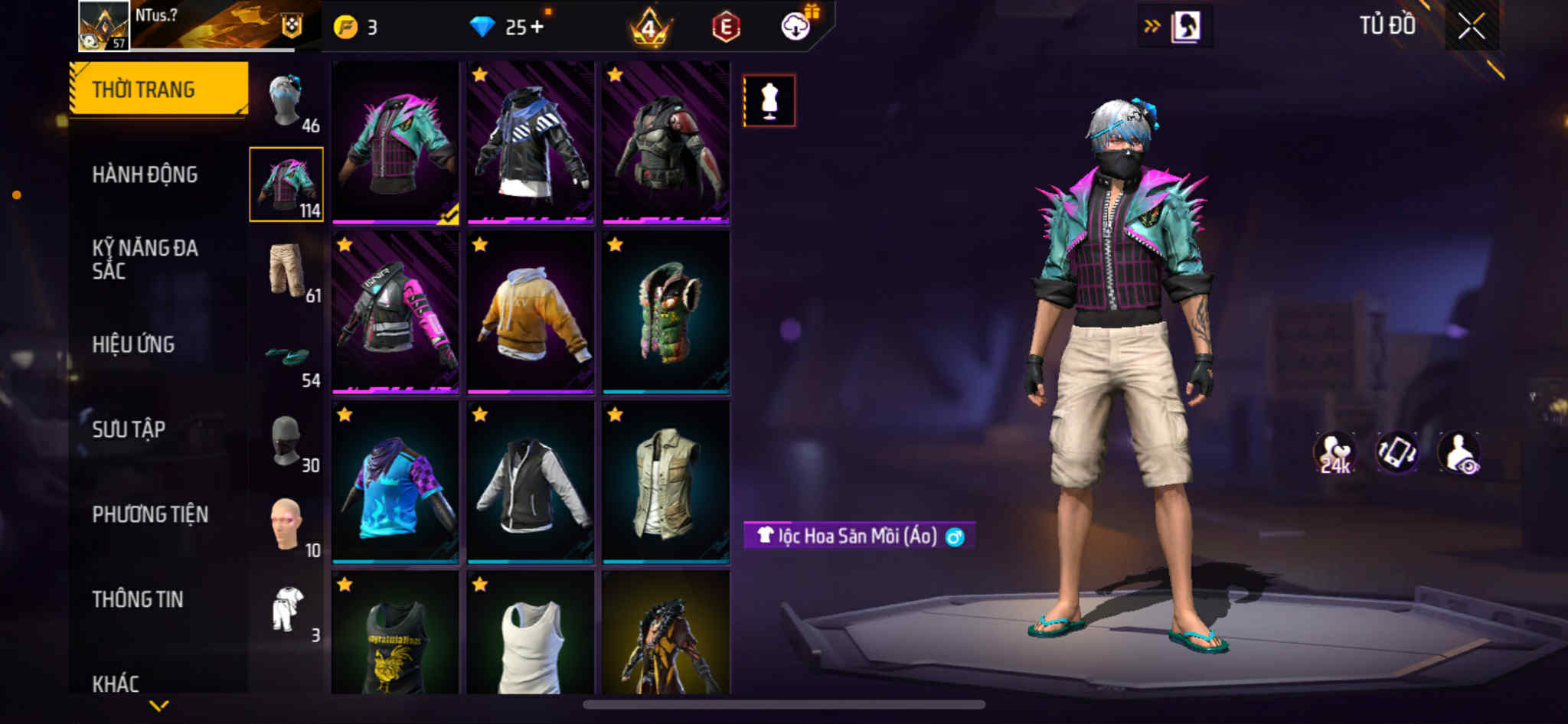Open the mask category with 30 items
The width and height of the screenshot is (1568, 724).
click(x=287, y=442)
